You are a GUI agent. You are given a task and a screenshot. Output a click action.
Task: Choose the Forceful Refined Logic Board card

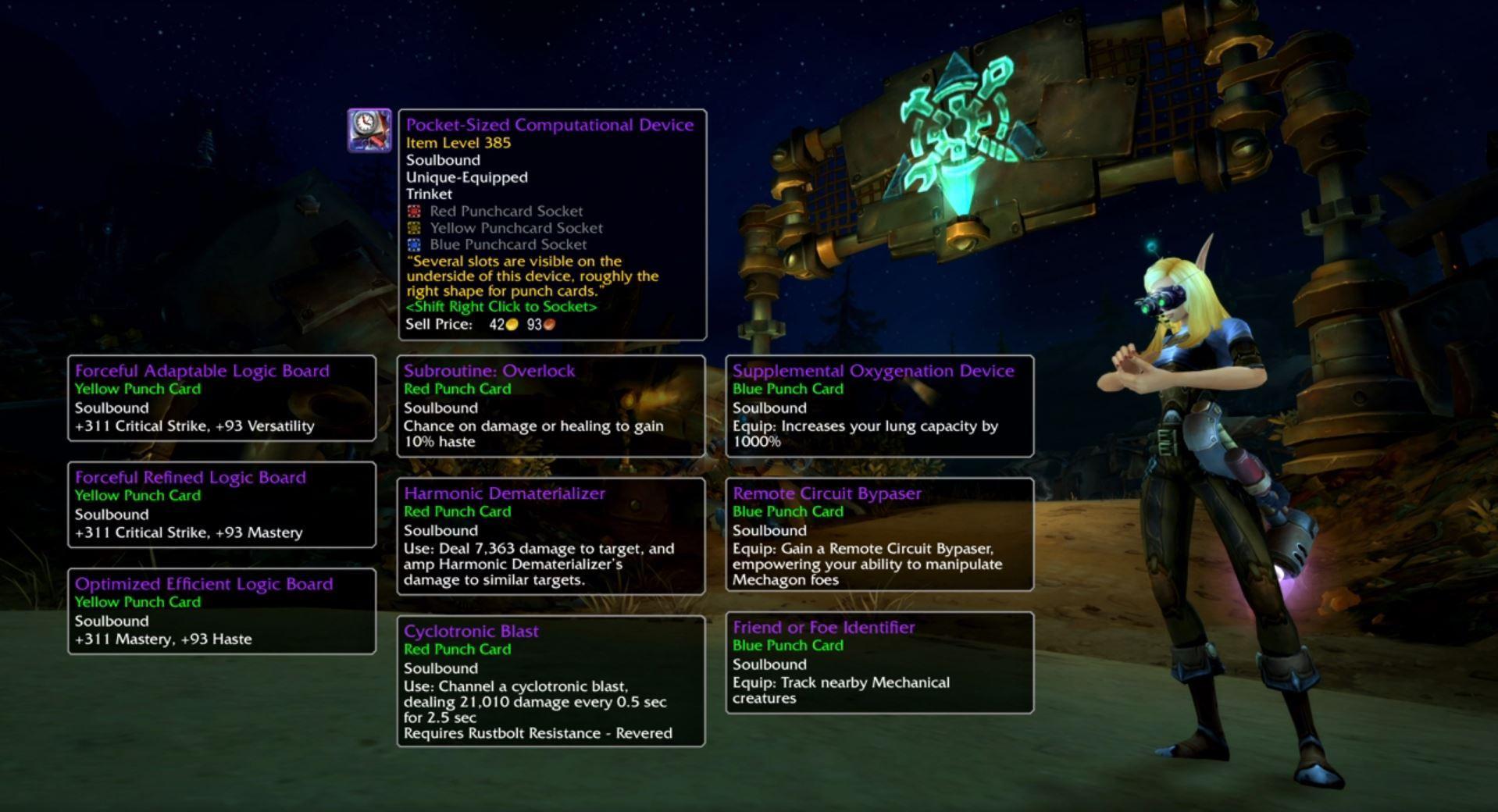coord(222,505)
